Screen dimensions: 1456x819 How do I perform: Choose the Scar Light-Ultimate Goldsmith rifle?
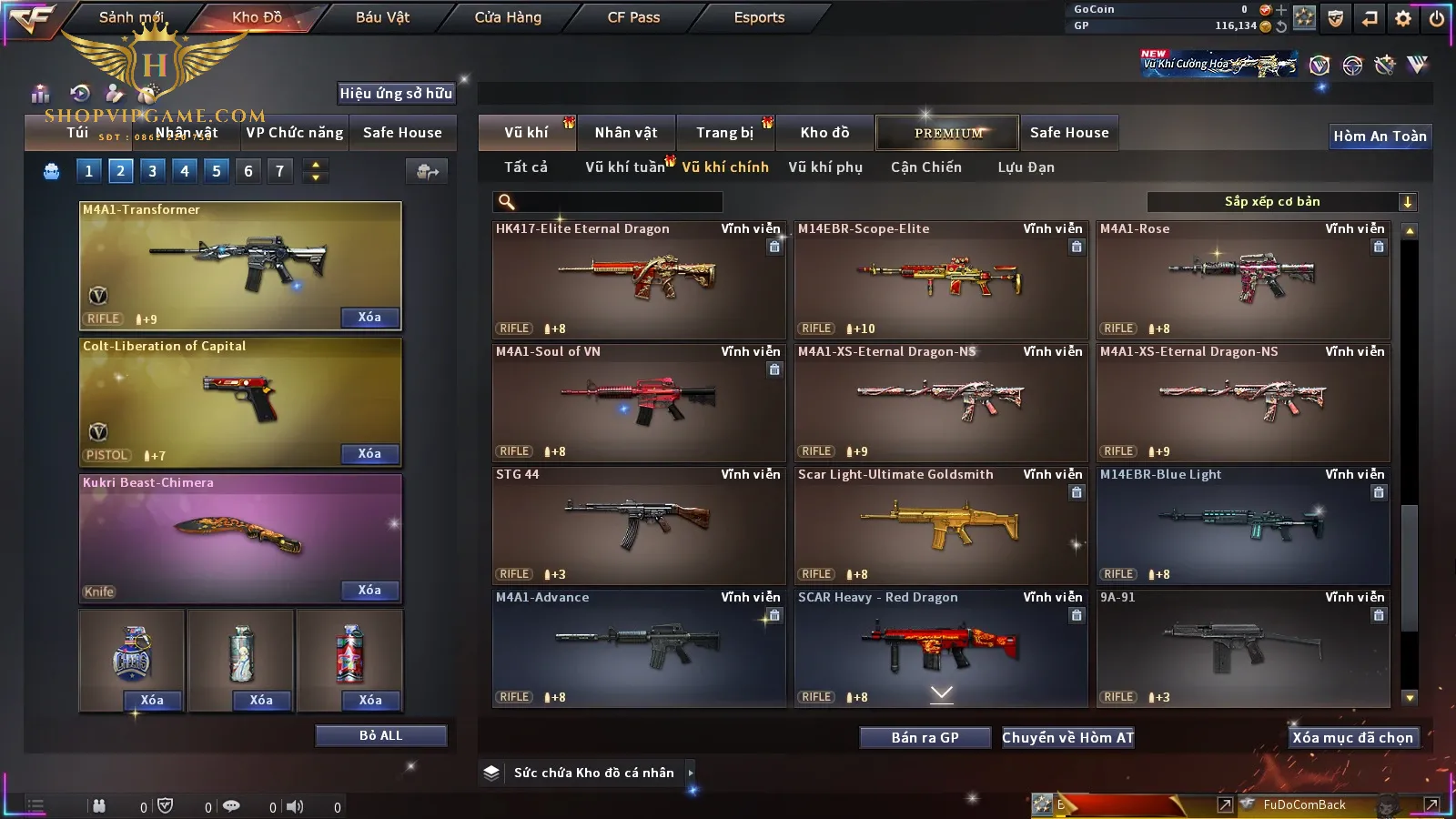coord(940,525)
